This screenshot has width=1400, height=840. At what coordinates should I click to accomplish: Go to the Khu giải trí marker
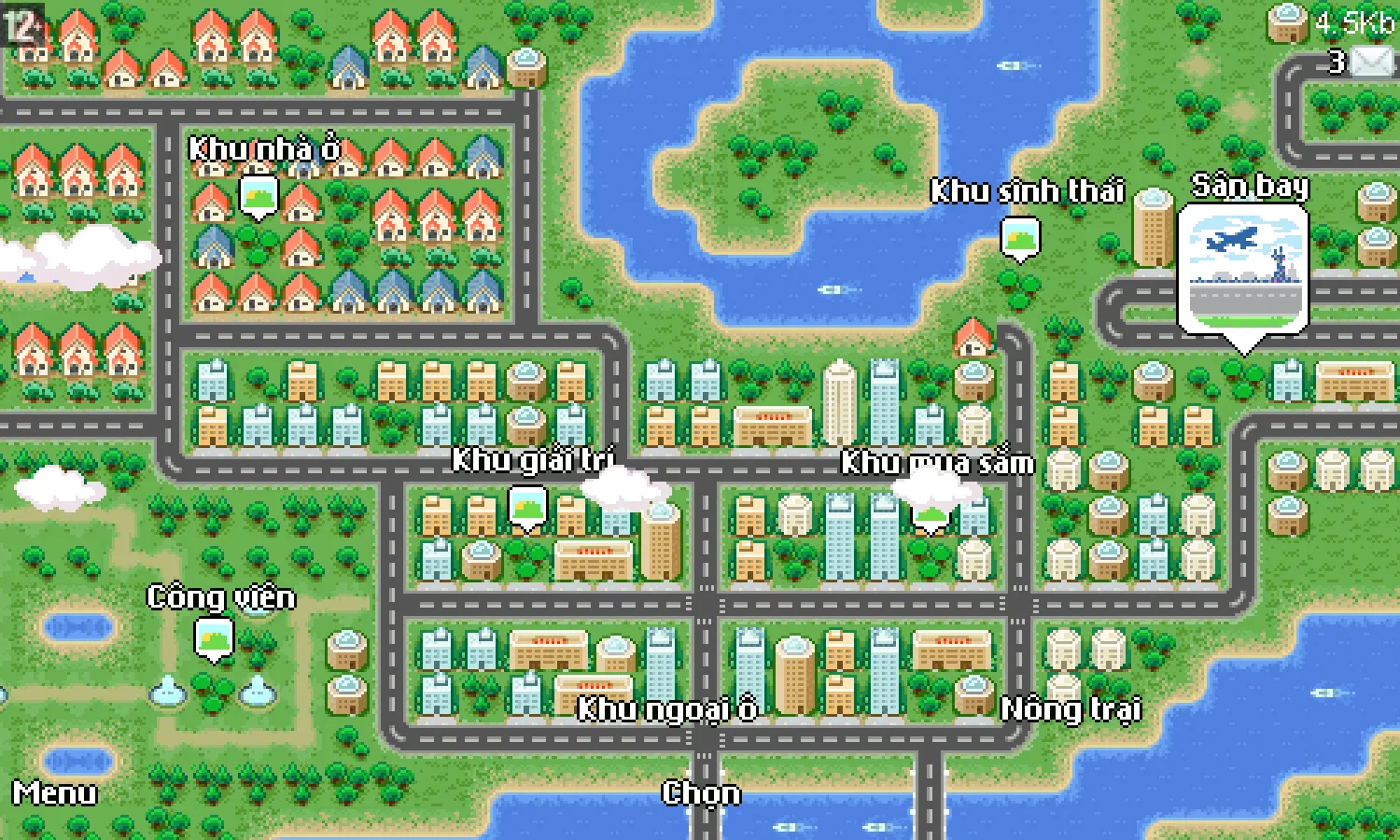tap(527, 508)
